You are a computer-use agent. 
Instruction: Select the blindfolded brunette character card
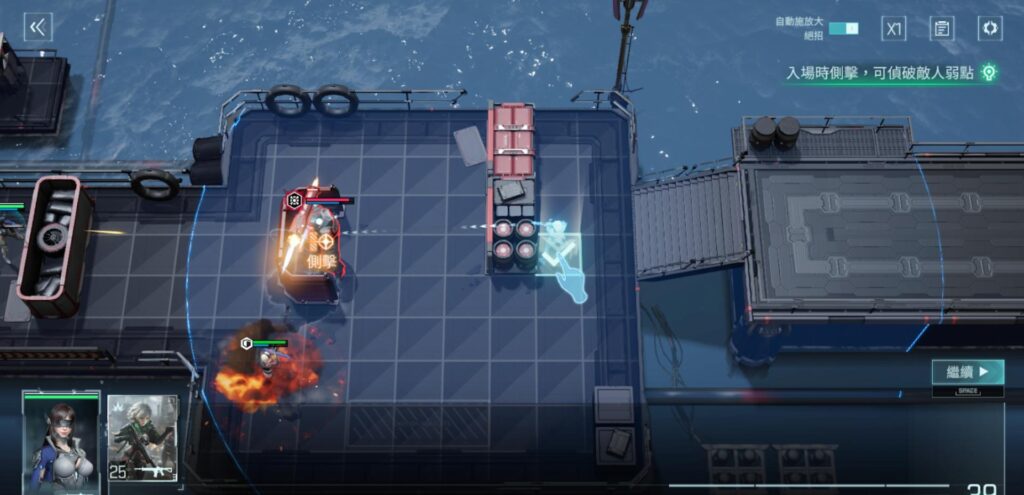click(61, 440)
